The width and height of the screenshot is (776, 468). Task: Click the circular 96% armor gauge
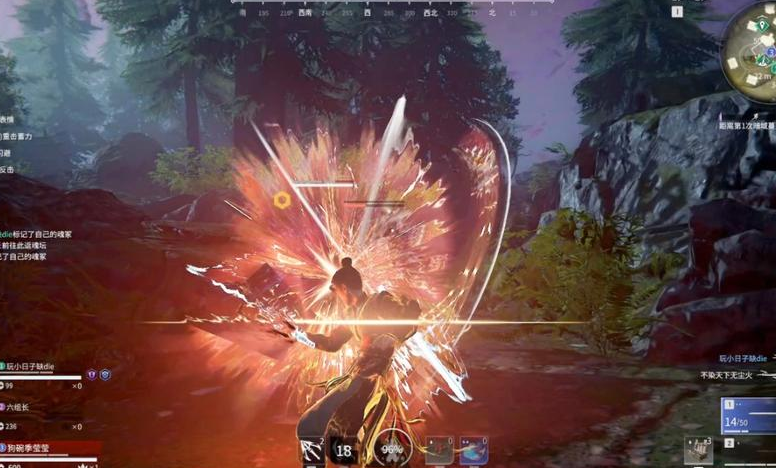coord(392,449)
